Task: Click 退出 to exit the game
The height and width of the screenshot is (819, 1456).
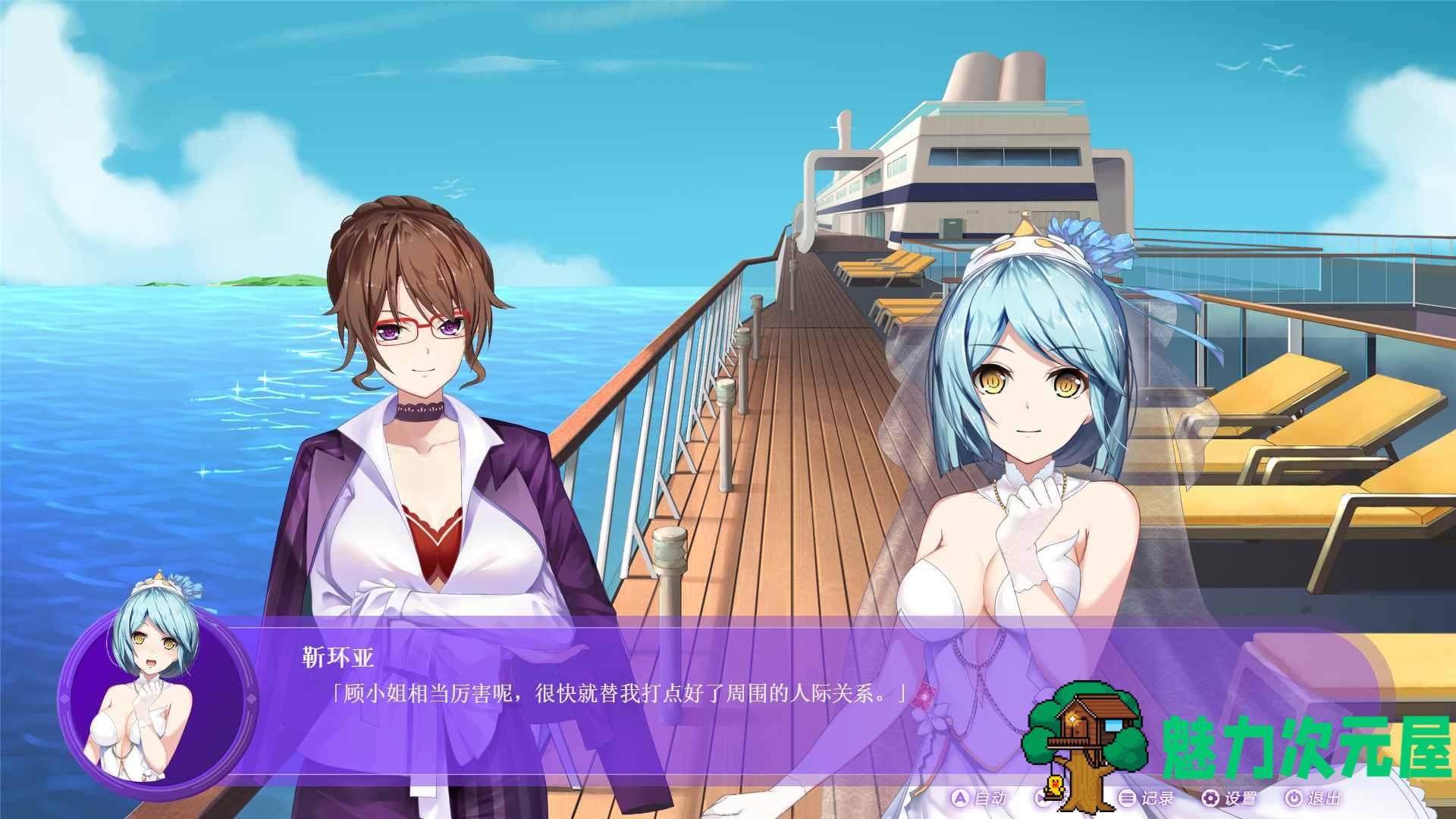Action: (1313, 798)
